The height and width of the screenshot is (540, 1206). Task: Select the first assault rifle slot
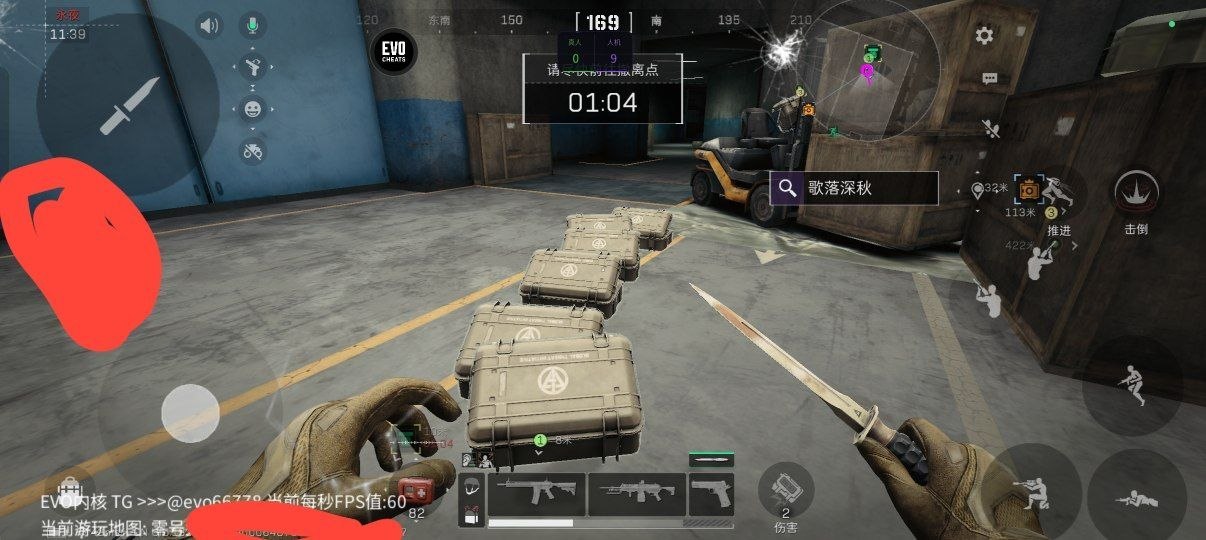tap(535, 493)
